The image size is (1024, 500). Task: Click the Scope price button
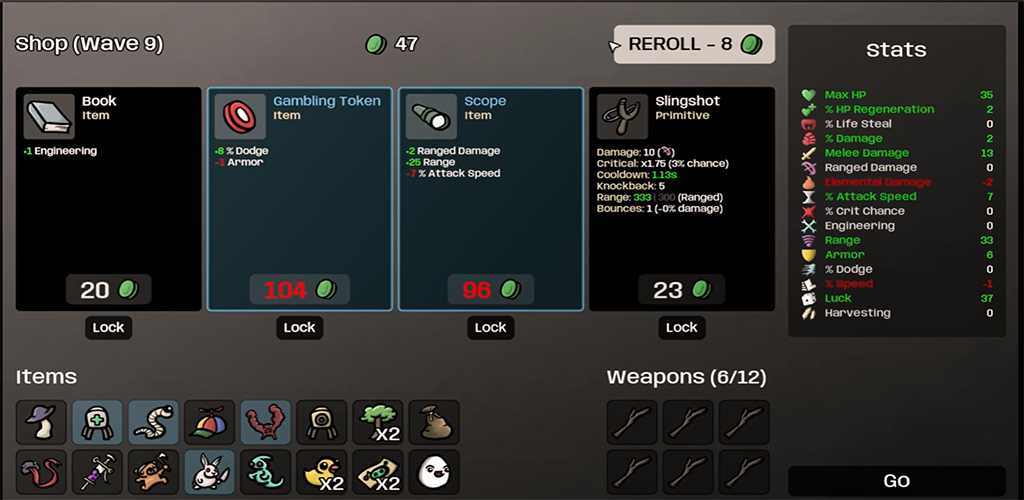pos(490,290)
